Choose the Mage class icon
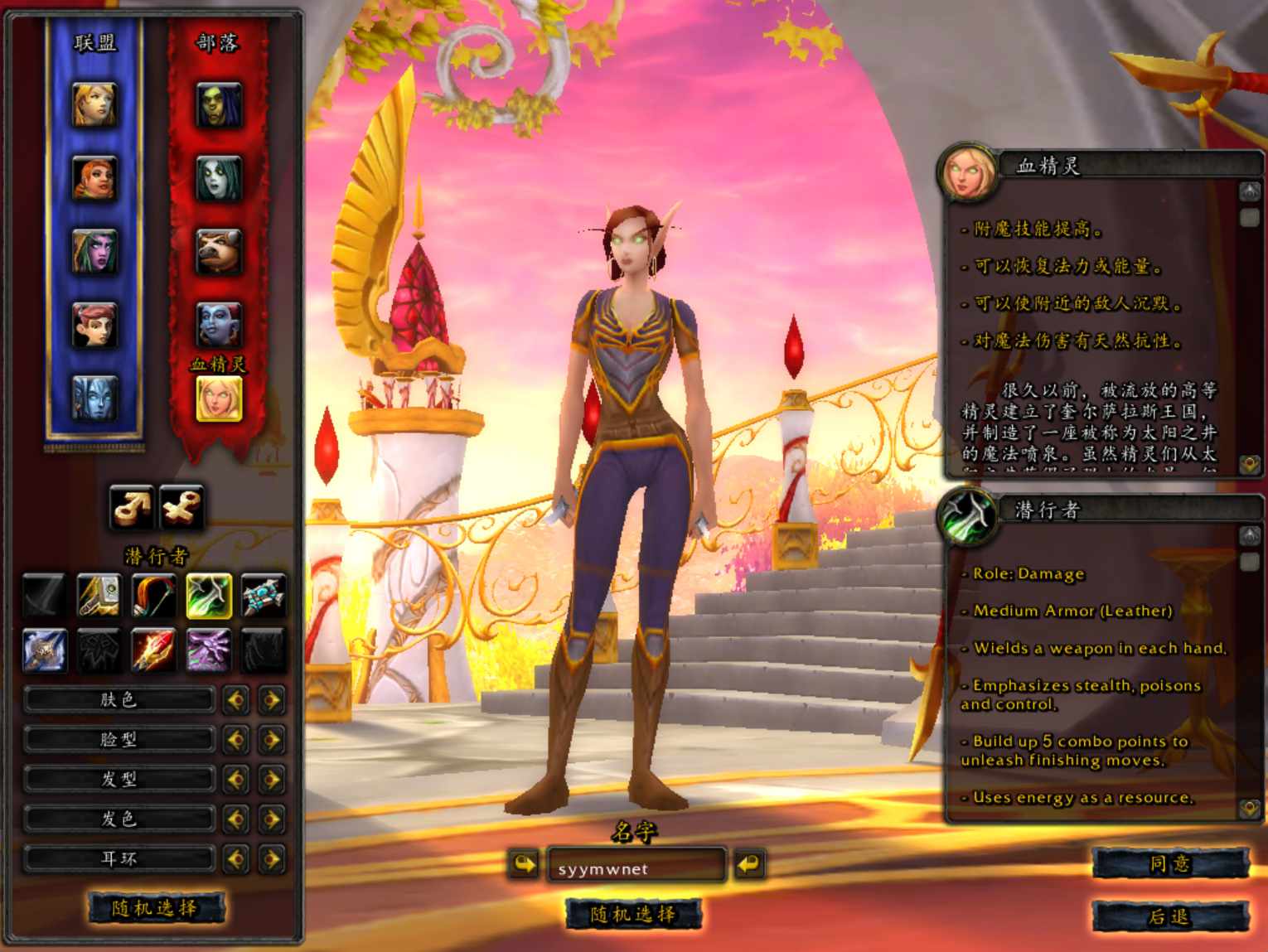 153,650
